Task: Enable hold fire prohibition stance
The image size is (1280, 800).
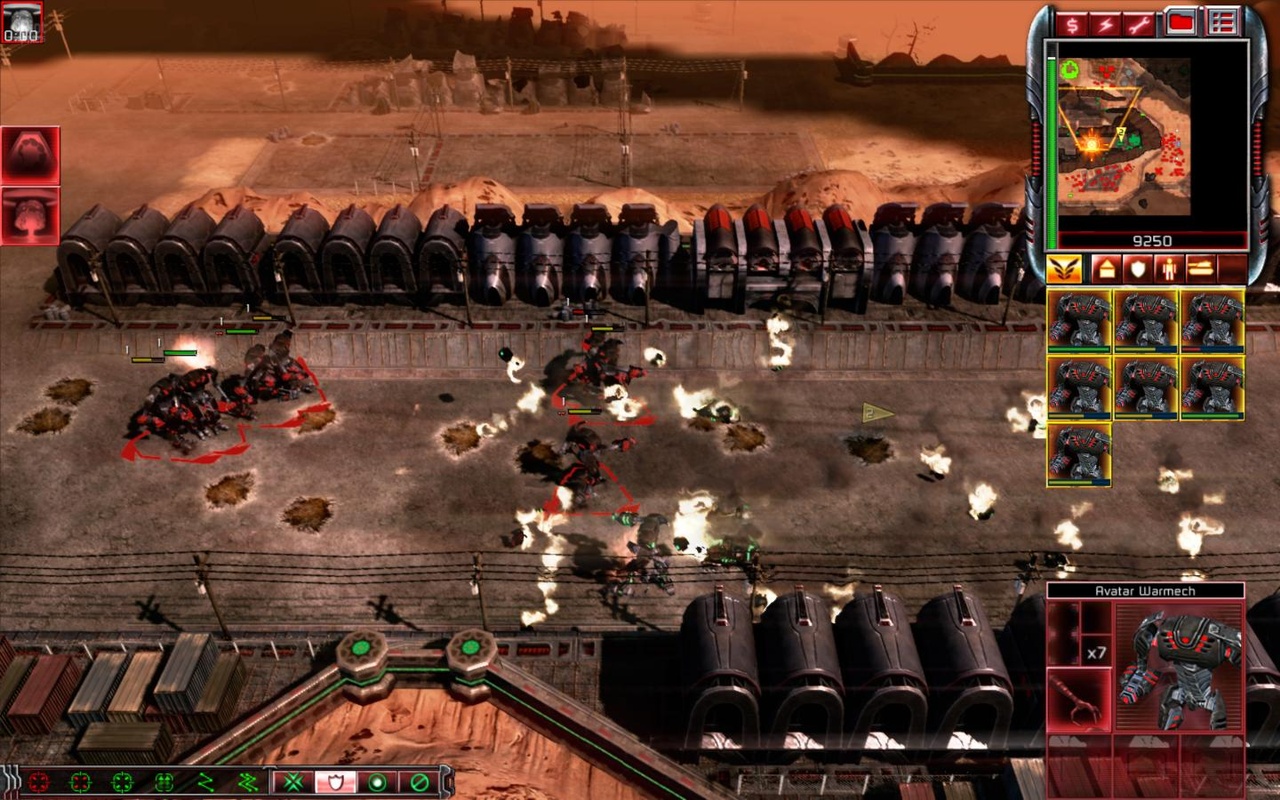Action: tap(420, 782)
